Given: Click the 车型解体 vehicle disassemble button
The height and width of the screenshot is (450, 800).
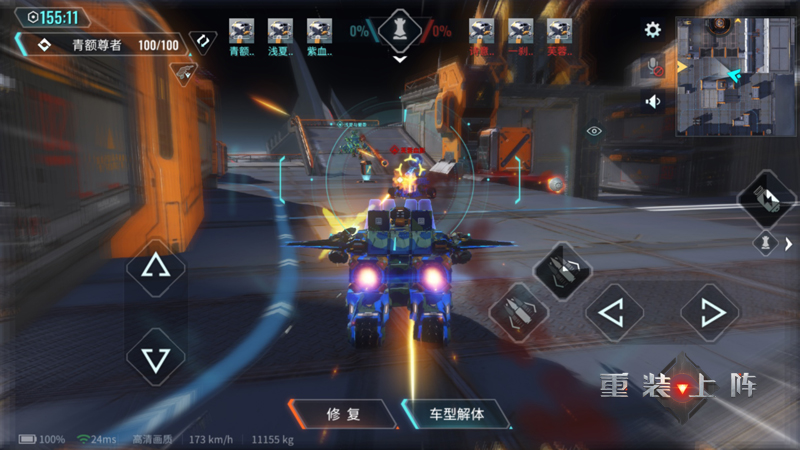Looking at the screenshot, I should point(456,413).
